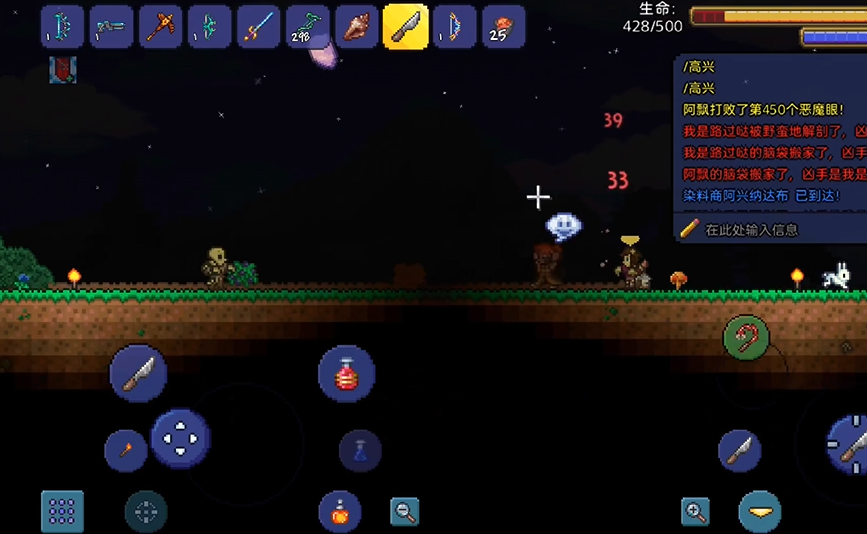Zoom out with the minus magnifier
The width and height of the screenshot is (867, 534).
pos(404,512)
